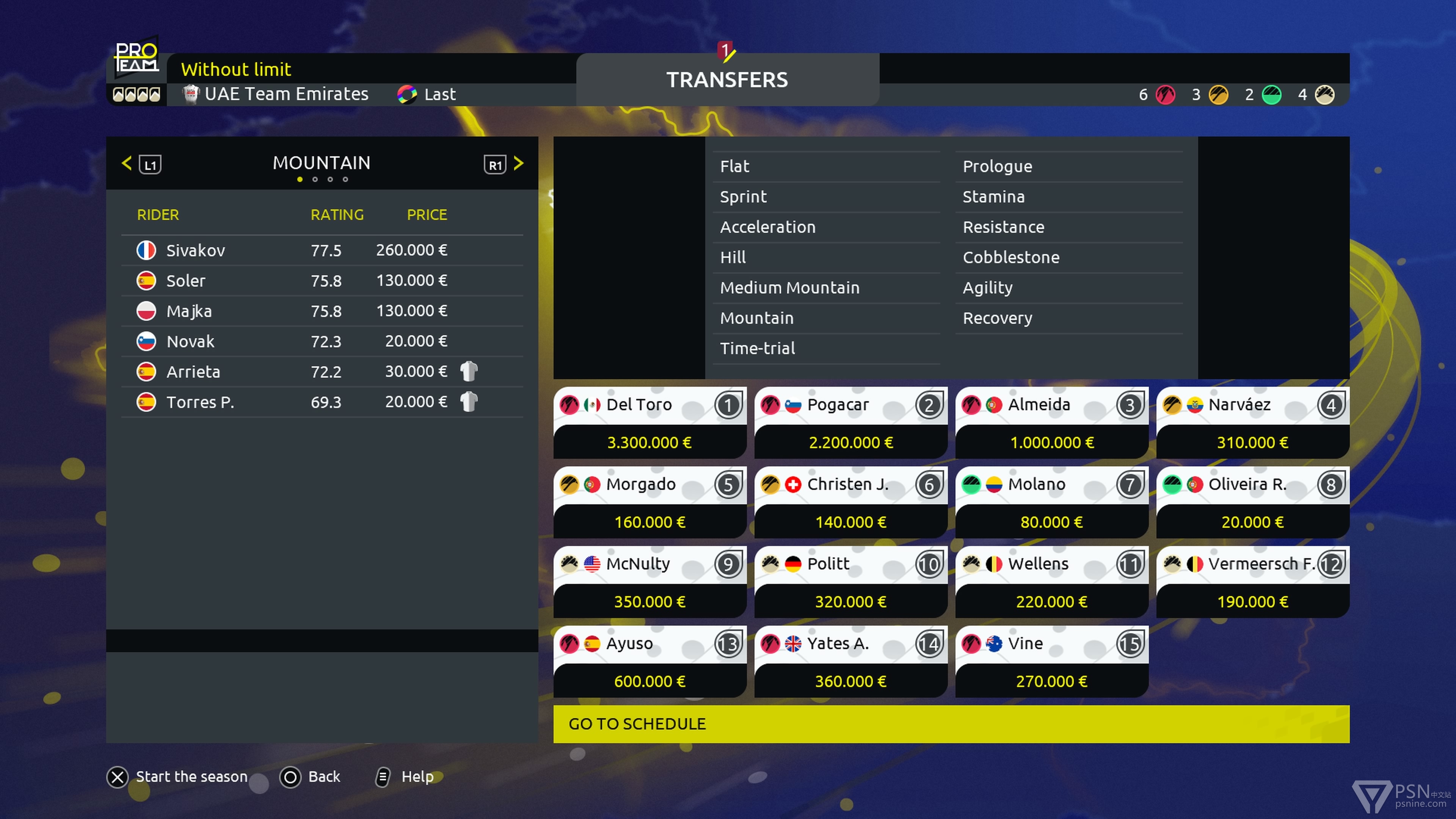Select the Del Toro team card
1456x819 pixels.
650,423
